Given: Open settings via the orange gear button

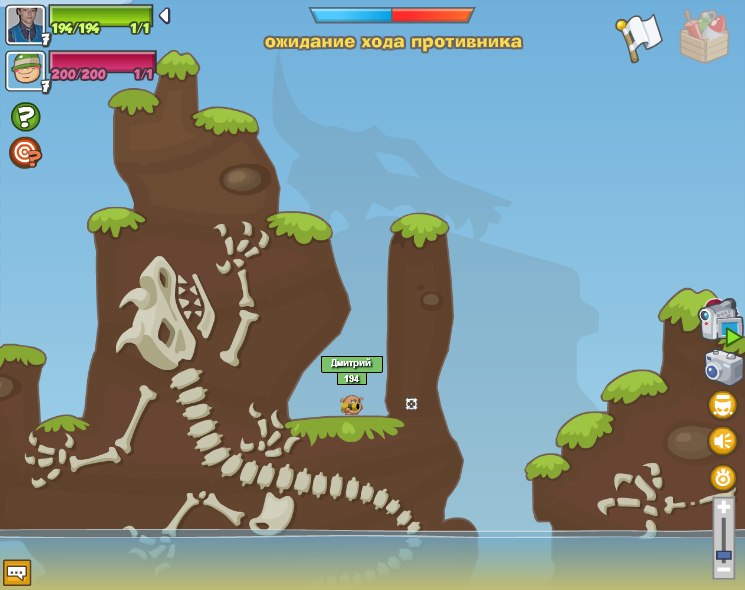Looking at the screenshot, I should tap(723, 477).
